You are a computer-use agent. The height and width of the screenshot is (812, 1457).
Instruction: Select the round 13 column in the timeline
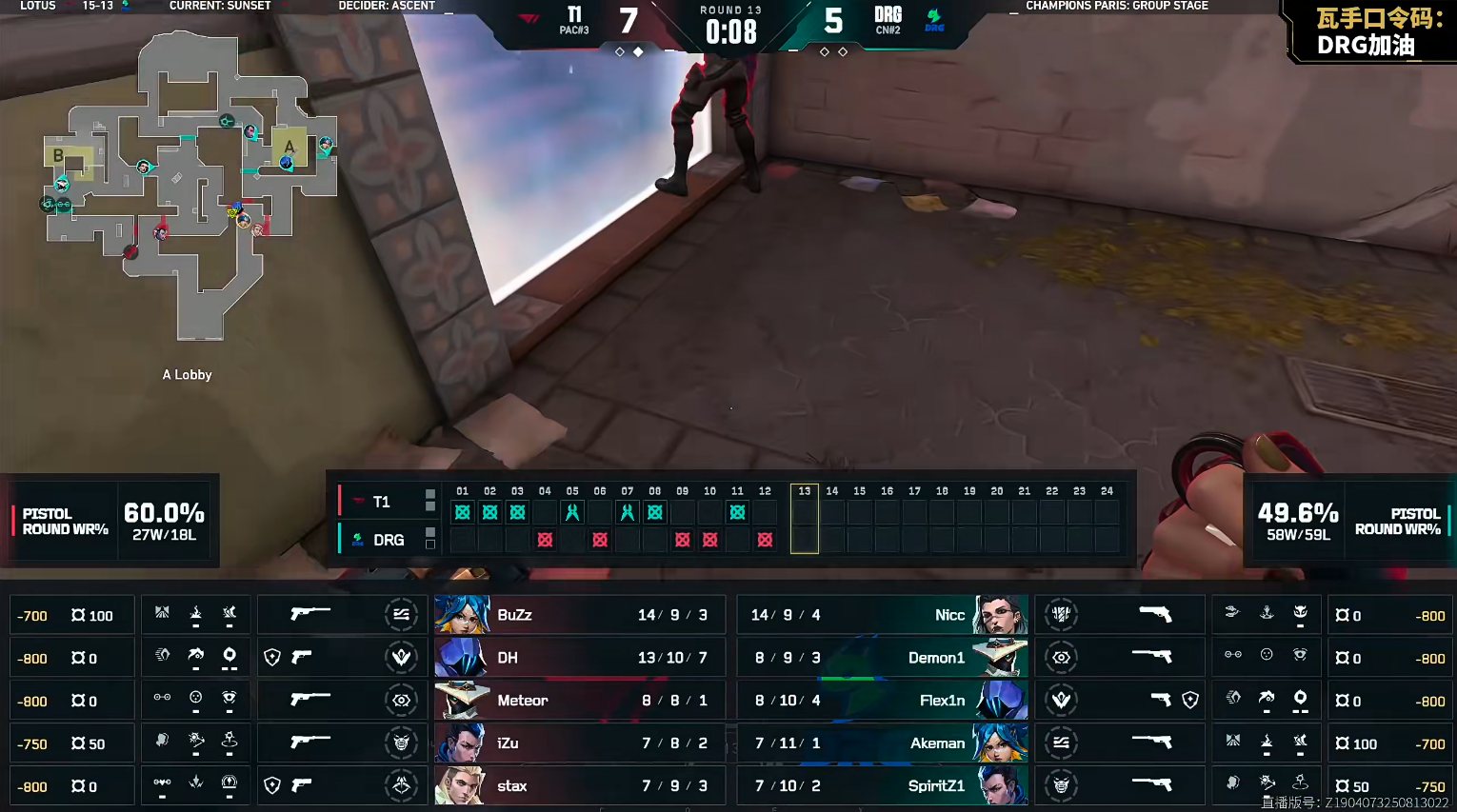click(x=805, y=519)
